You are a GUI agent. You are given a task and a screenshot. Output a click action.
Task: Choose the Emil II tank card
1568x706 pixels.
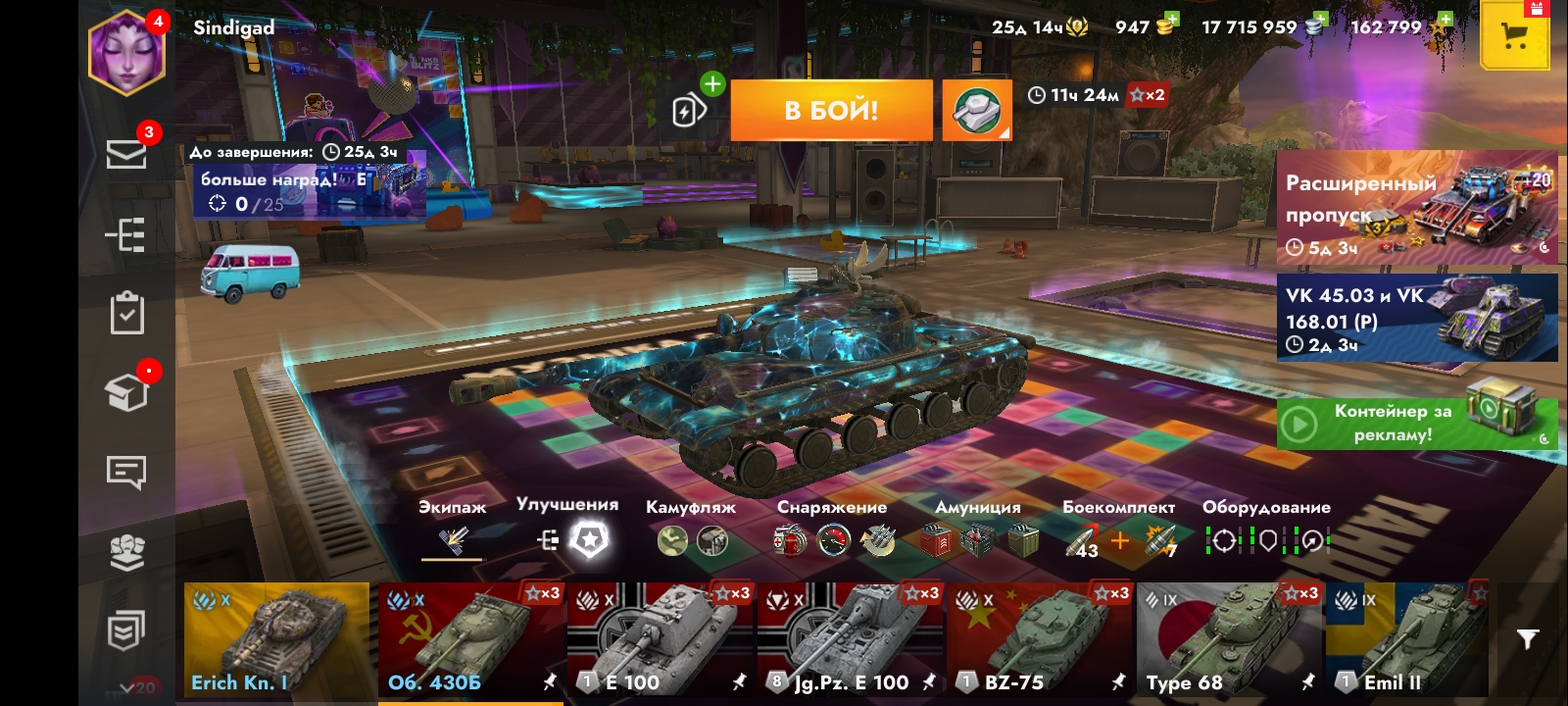click(x=1407, y=639)
